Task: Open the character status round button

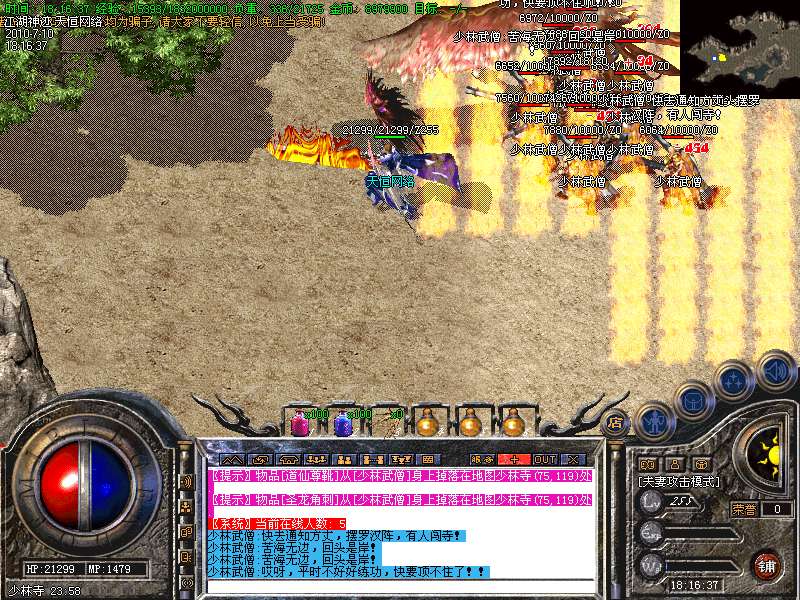Action: [x=654, y=420]
